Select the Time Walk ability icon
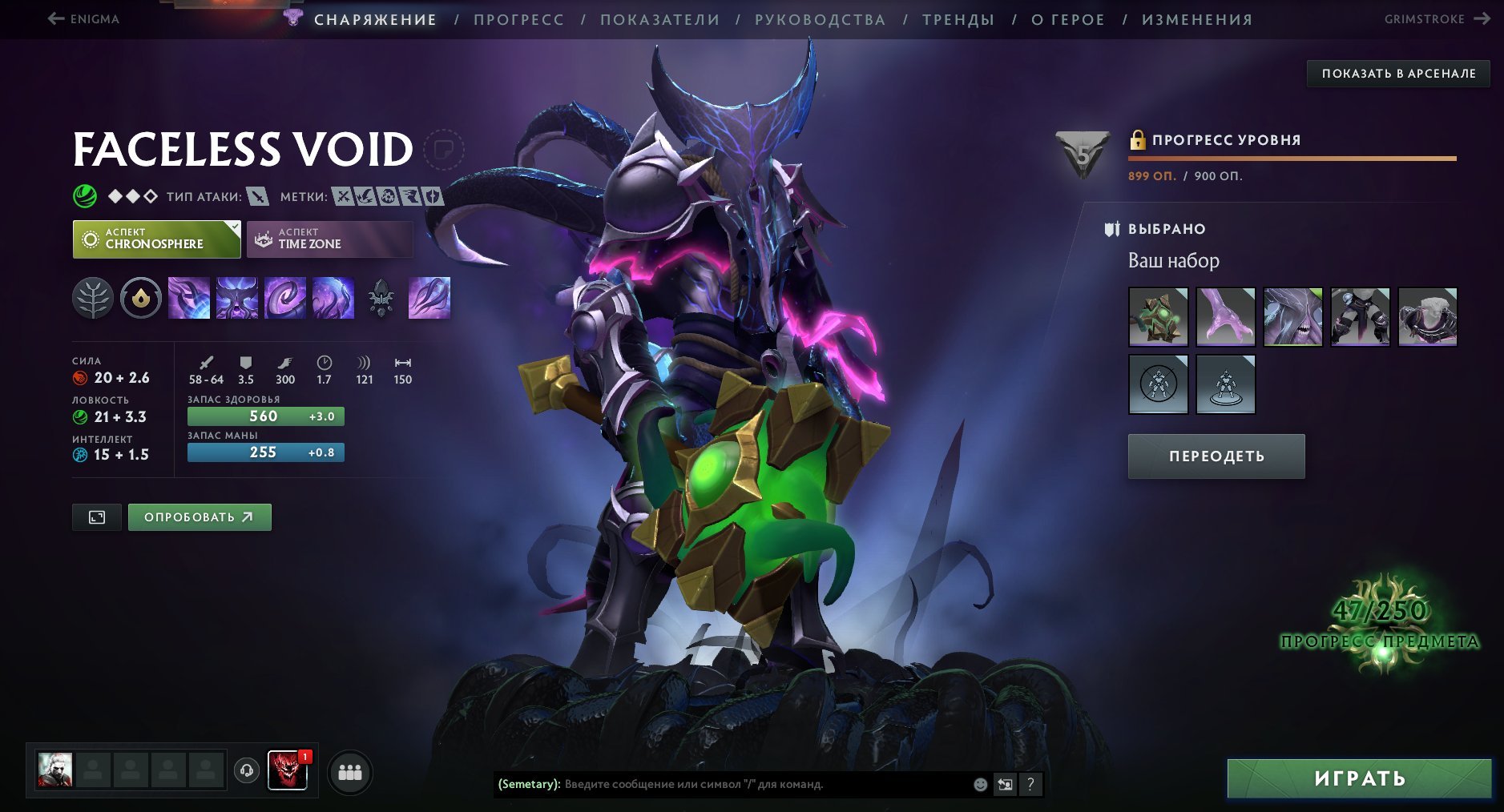The height and width of the screenshot is (812, 1504). tap(190, 298)
